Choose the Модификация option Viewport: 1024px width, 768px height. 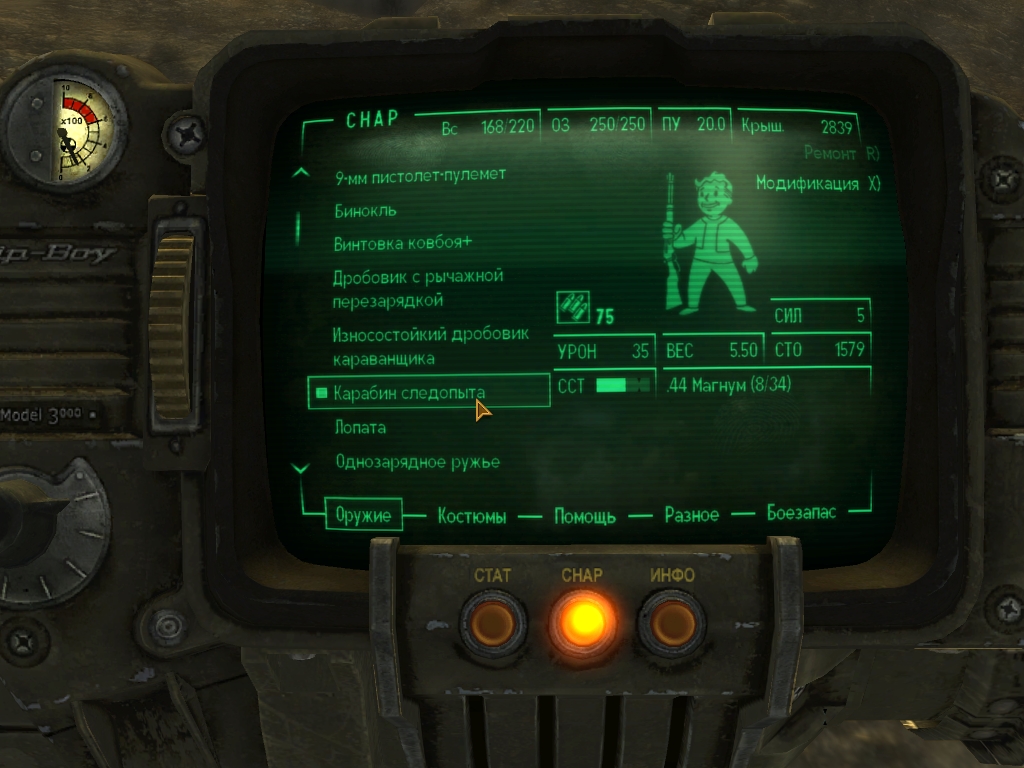click(x=817, y=185)
